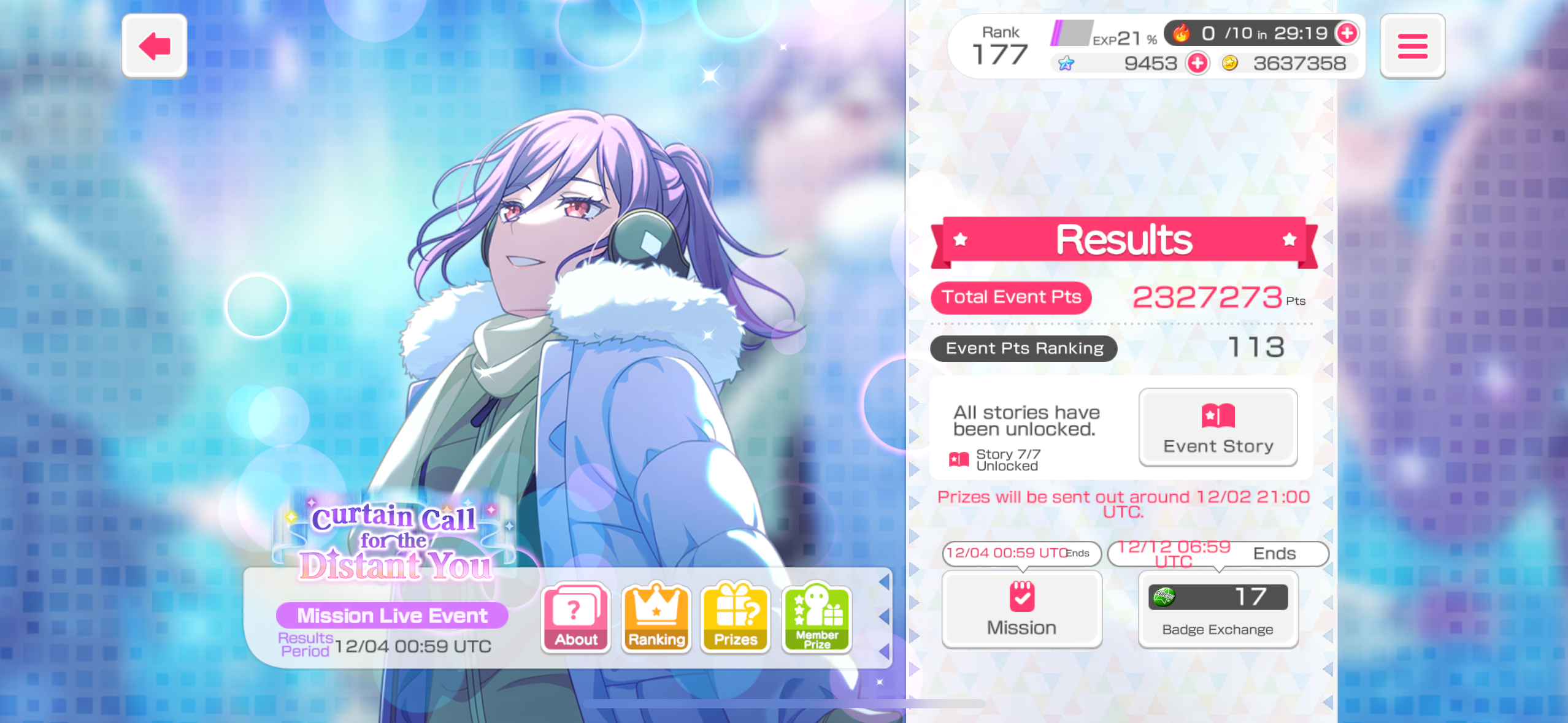Add live bonus energy with plus button
This screenshot has height=723, width=1568.
pos(1347,33)
